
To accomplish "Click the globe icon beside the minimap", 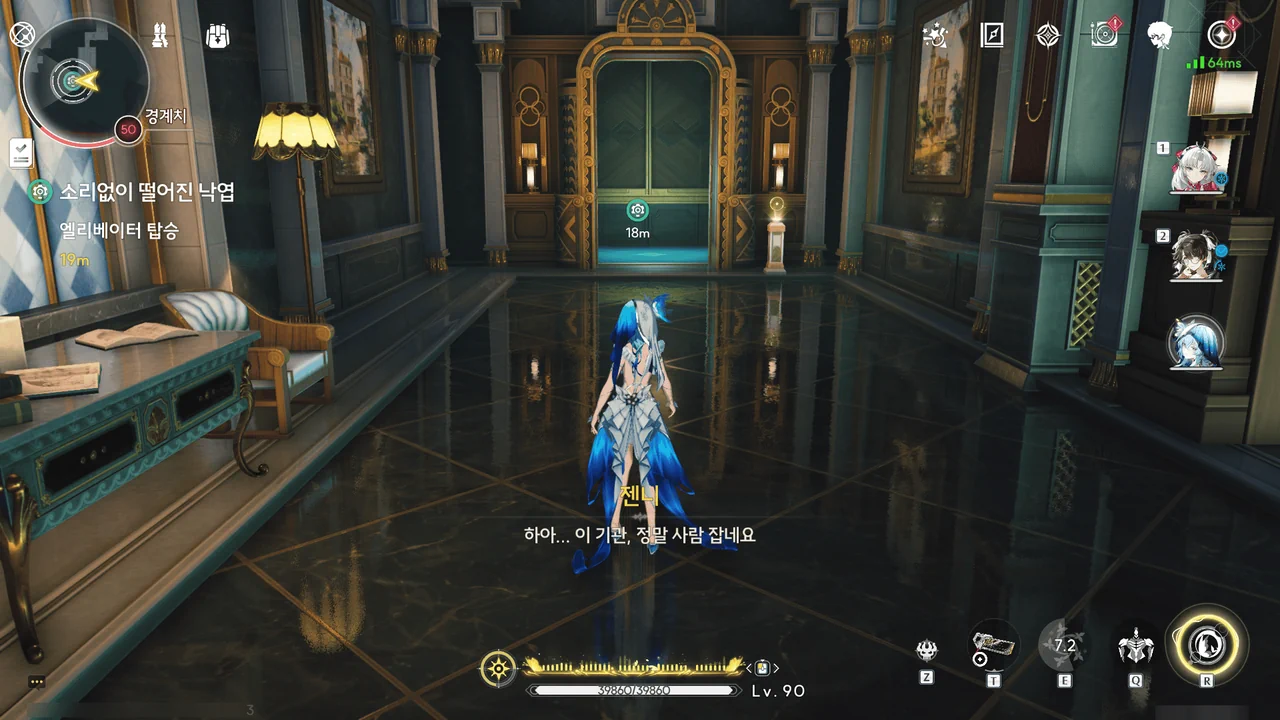I will click(x=22, y=34).
